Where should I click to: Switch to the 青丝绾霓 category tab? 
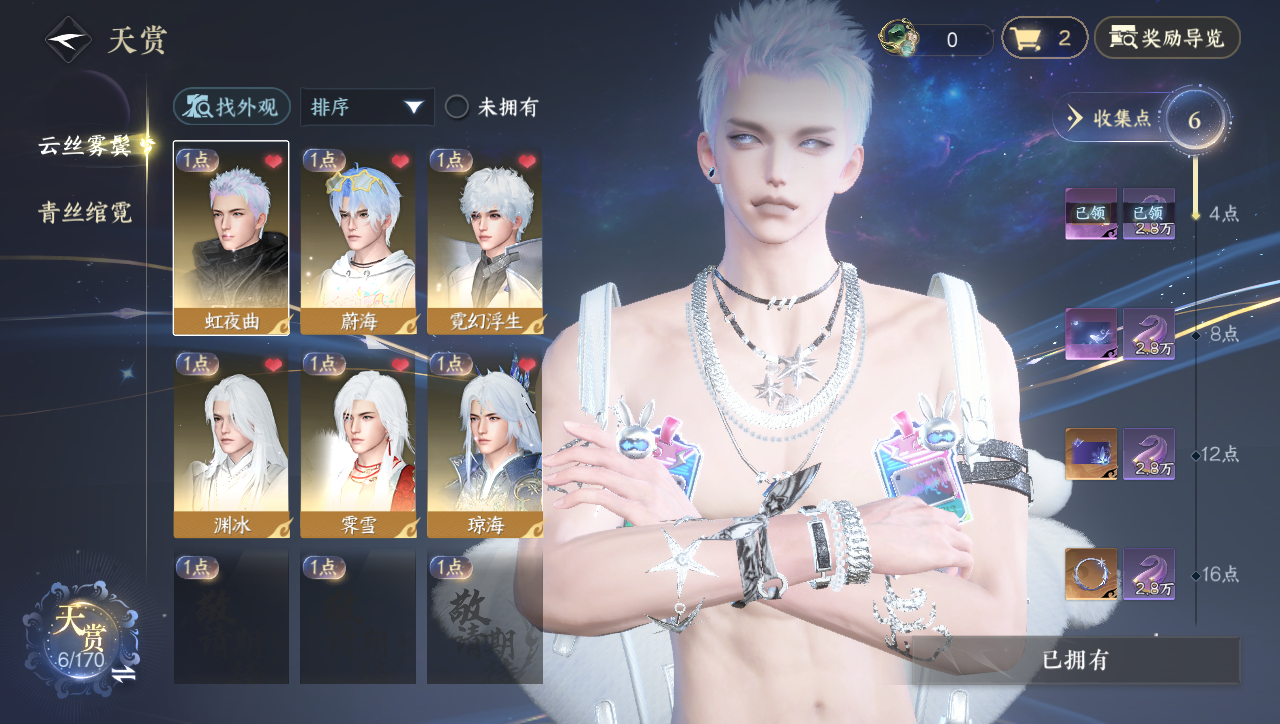point(86,212)
